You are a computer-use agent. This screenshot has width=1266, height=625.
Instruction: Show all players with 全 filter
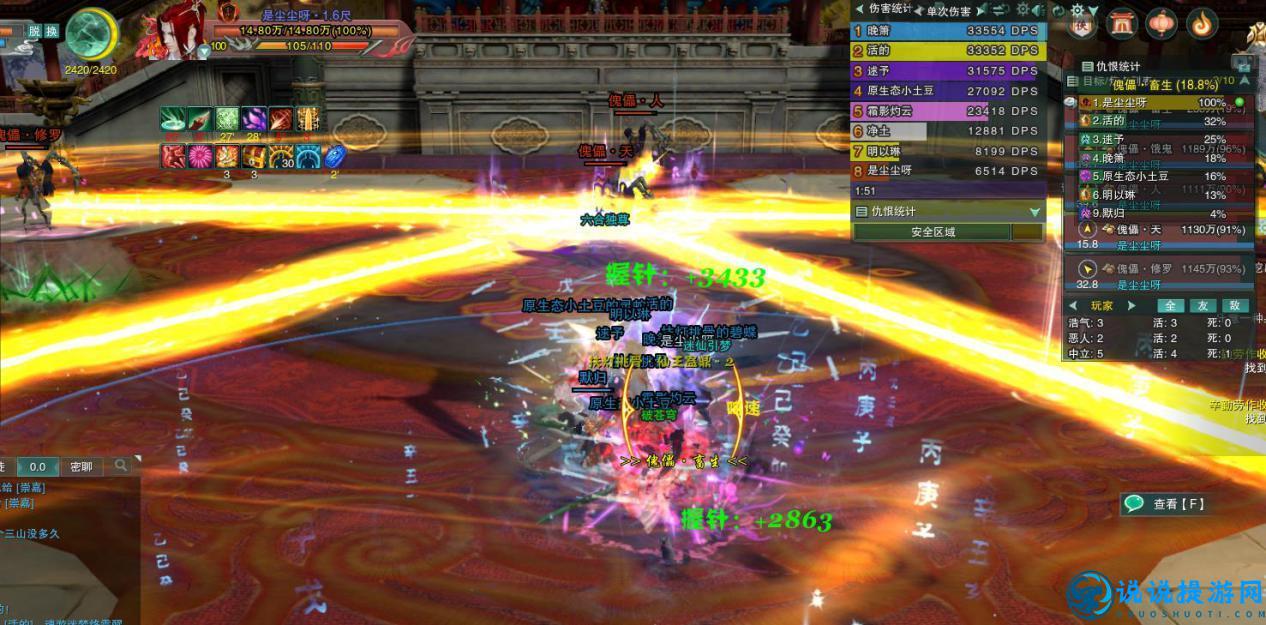coord(1170,306)
